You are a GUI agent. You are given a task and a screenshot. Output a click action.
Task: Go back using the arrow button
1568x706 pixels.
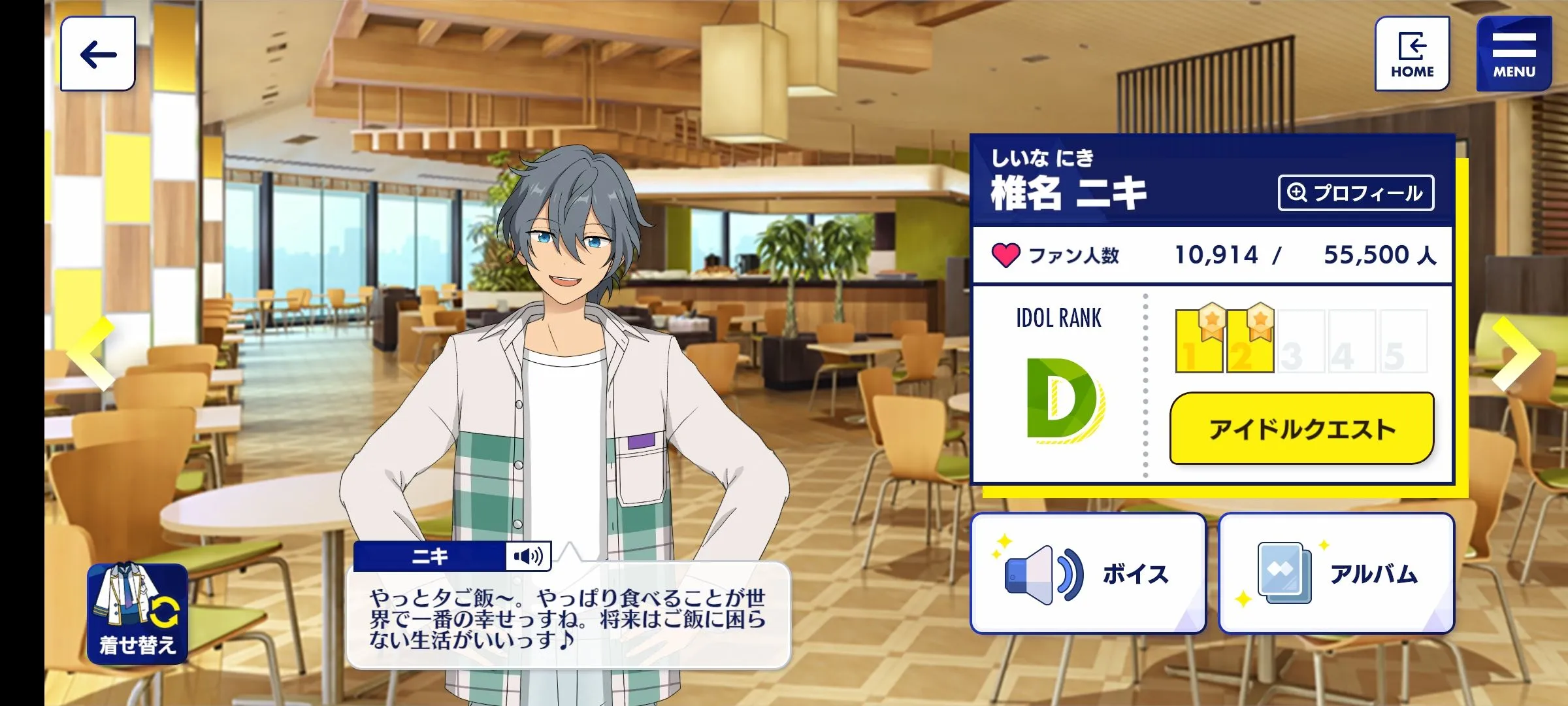click(x=98, y=54)
